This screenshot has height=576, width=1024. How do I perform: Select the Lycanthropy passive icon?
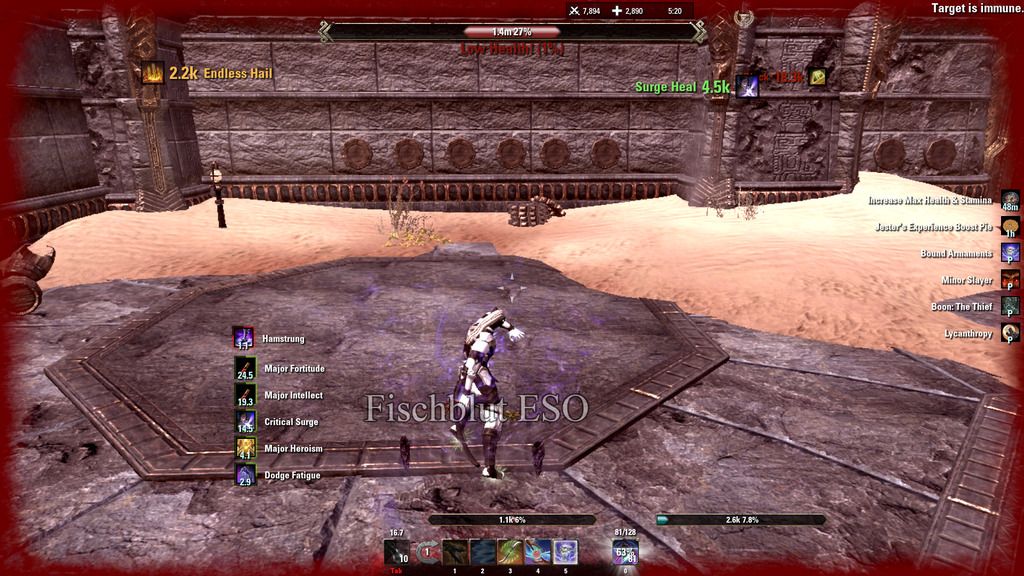(1010, 333)
